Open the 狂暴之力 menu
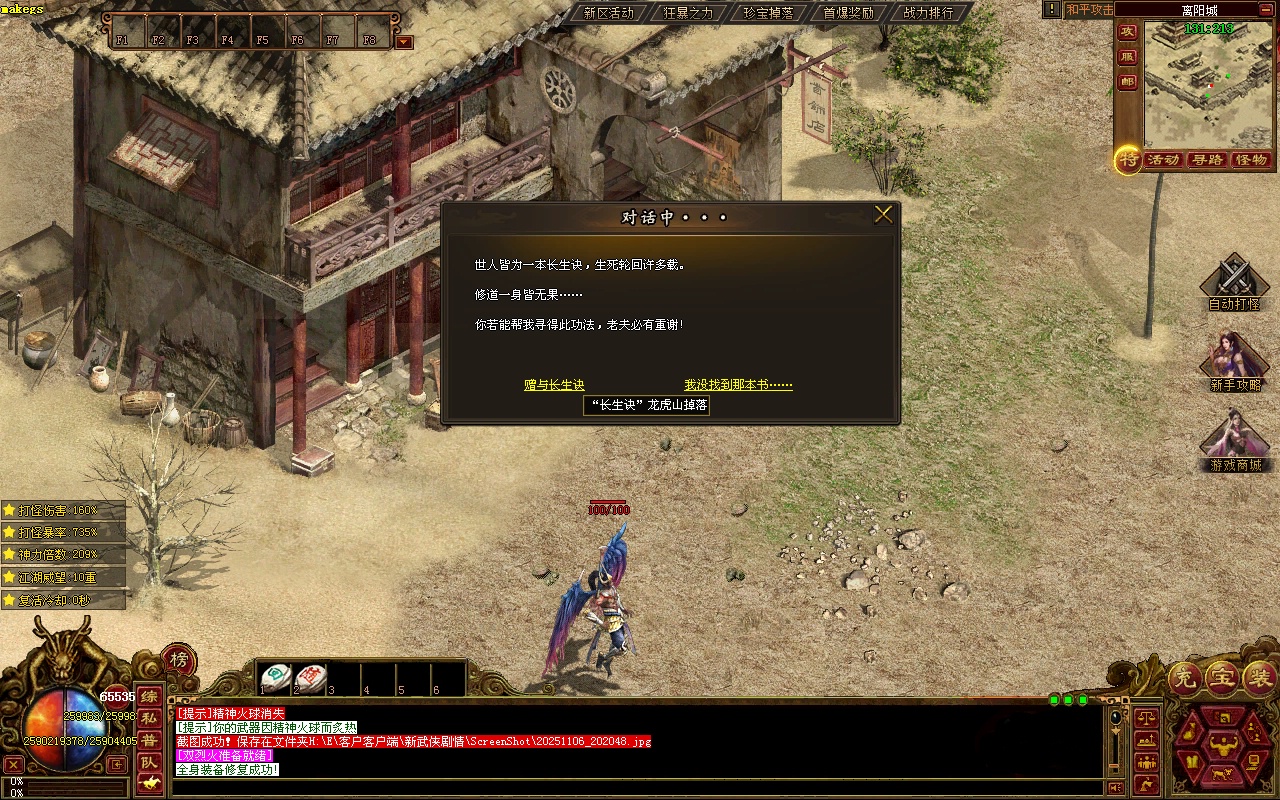The image size is (1280, 800). pyautogui.click(x=688, y=13)
